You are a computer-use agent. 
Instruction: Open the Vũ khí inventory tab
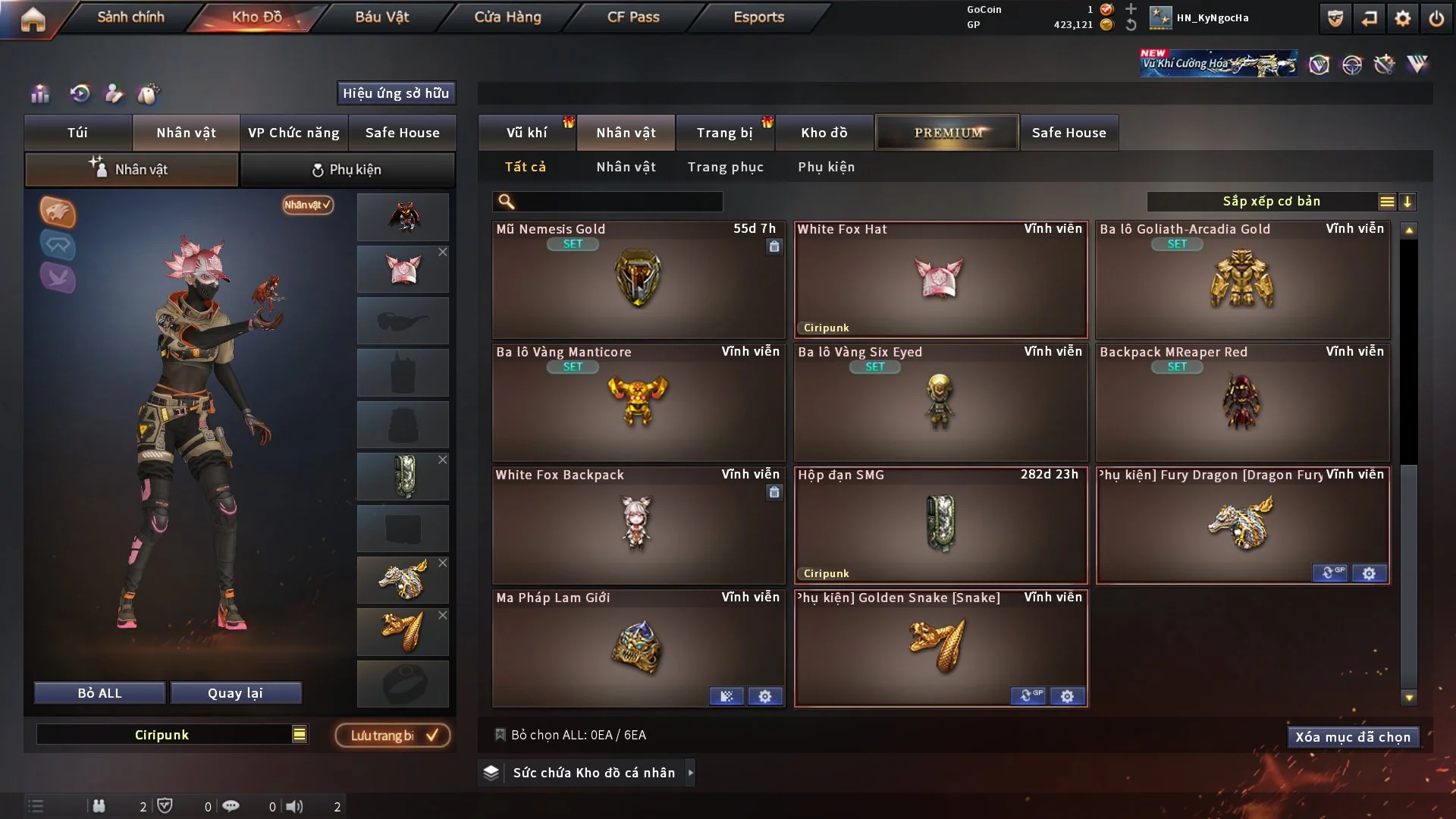point(526,133)
